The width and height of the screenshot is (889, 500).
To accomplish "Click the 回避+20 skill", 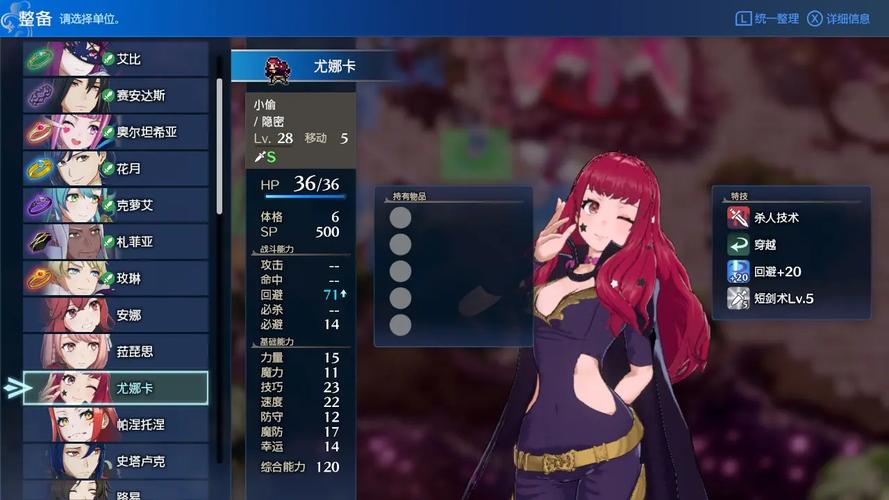I will [777, 271].
